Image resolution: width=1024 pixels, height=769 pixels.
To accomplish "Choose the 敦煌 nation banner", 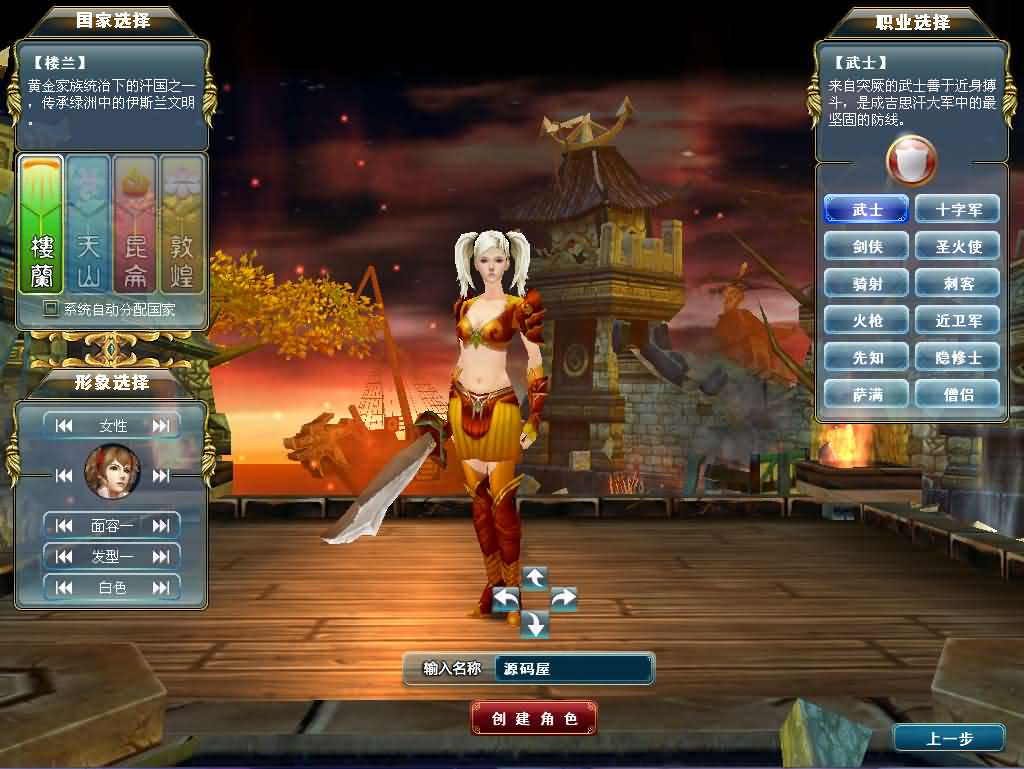I will pyautogui.click(x=182, y=224).
